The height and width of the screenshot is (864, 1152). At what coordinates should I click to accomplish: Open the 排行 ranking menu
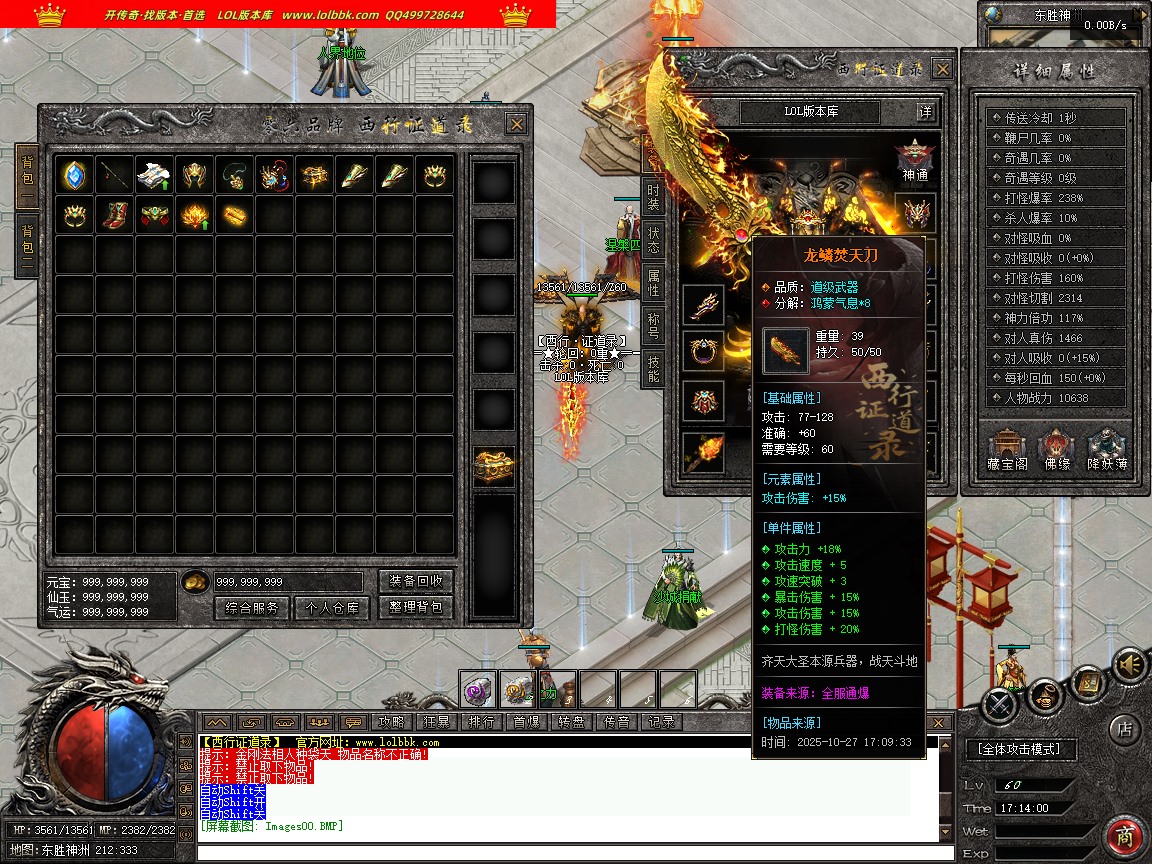480,722
